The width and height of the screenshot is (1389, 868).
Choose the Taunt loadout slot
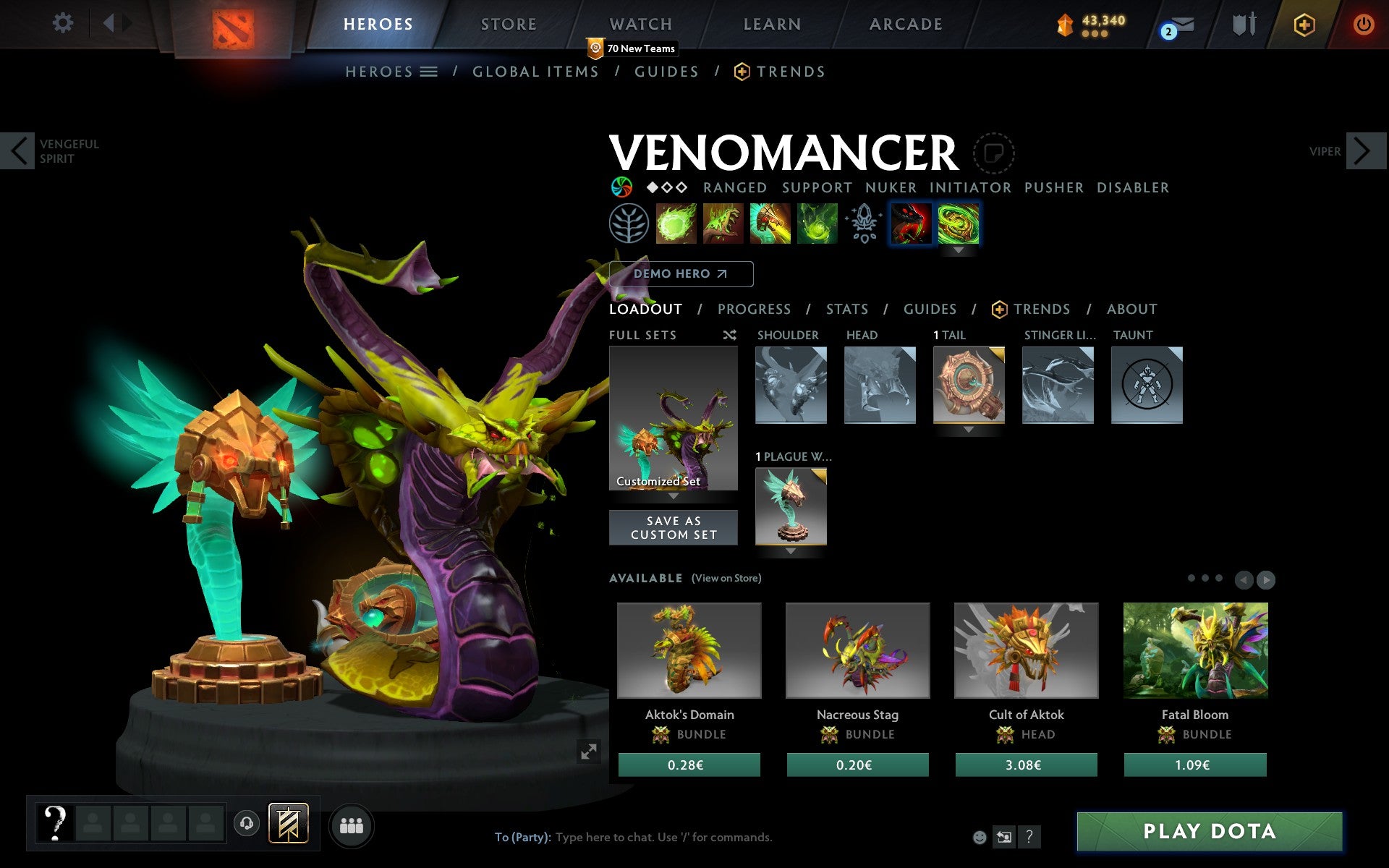point(1147,385)
